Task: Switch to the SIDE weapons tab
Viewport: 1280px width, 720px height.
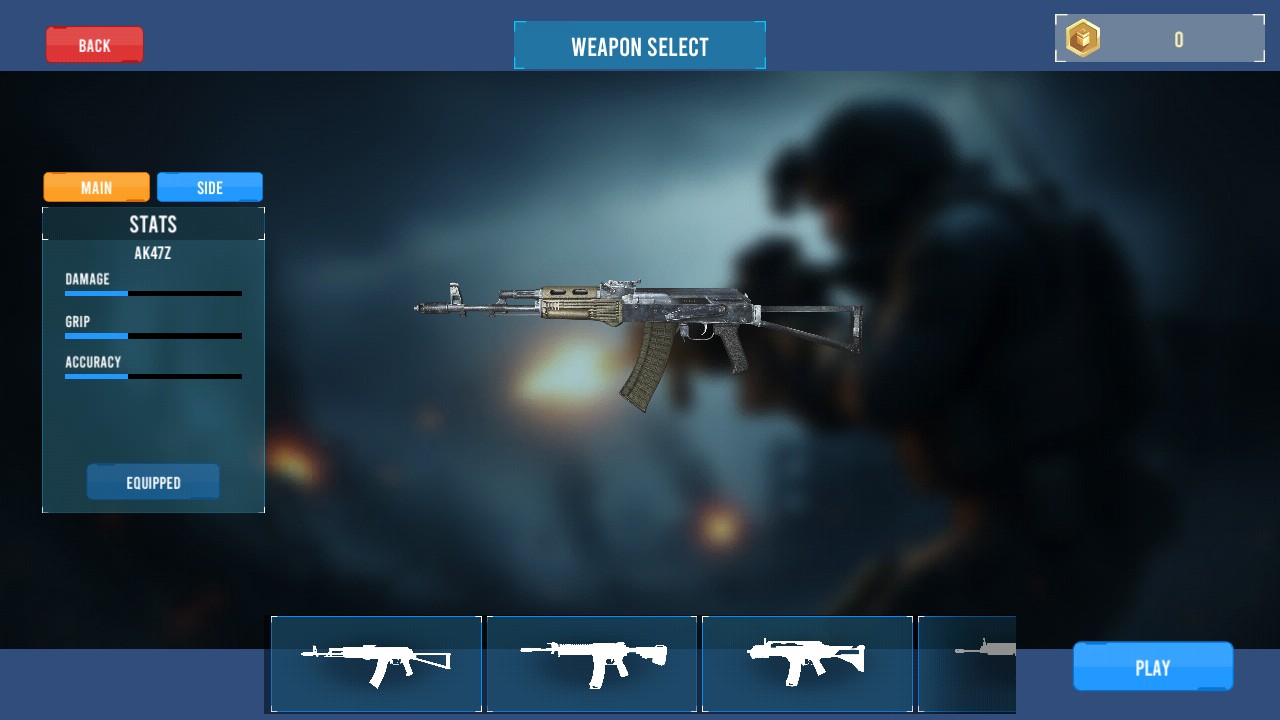Action: [x=210, y=187]
